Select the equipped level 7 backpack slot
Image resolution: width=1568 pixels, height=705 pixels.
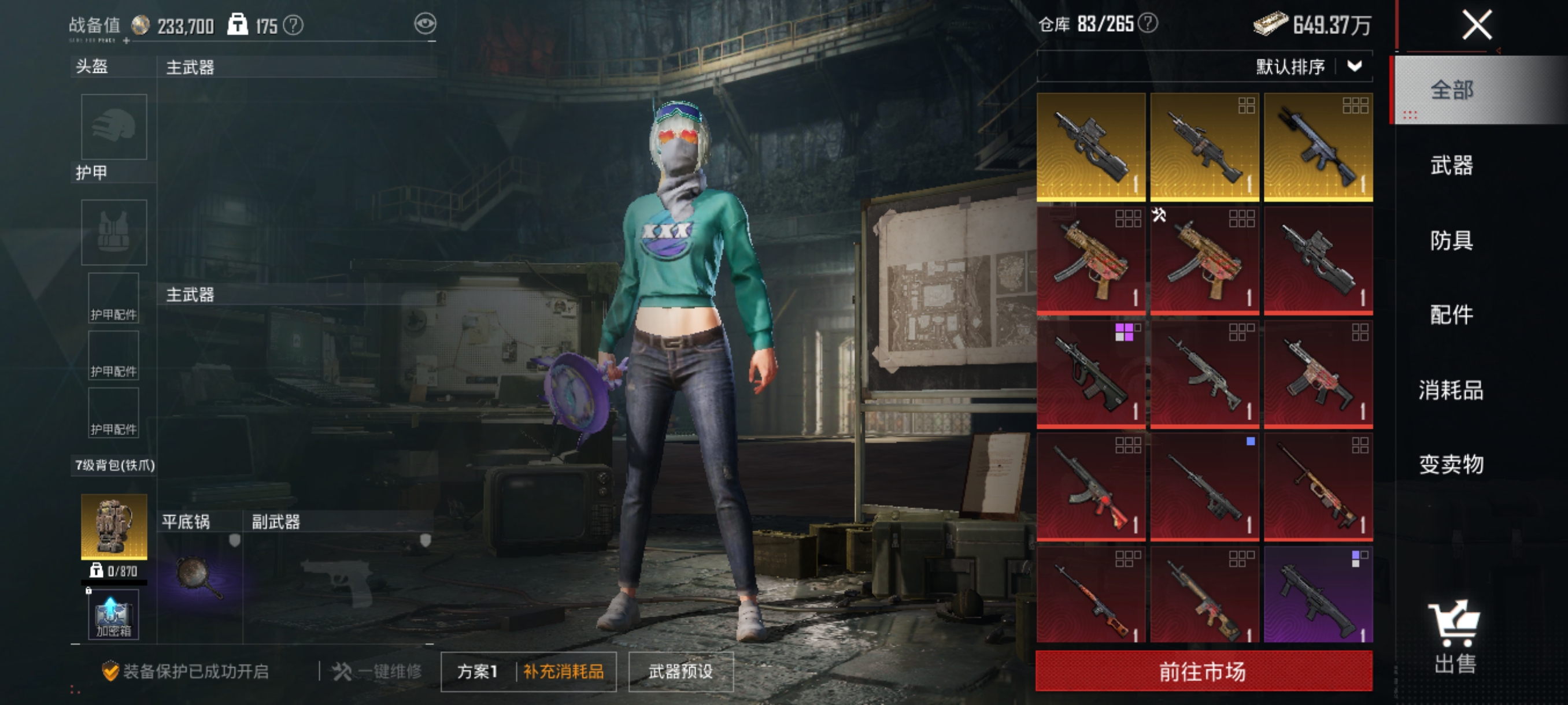(114, 526)
